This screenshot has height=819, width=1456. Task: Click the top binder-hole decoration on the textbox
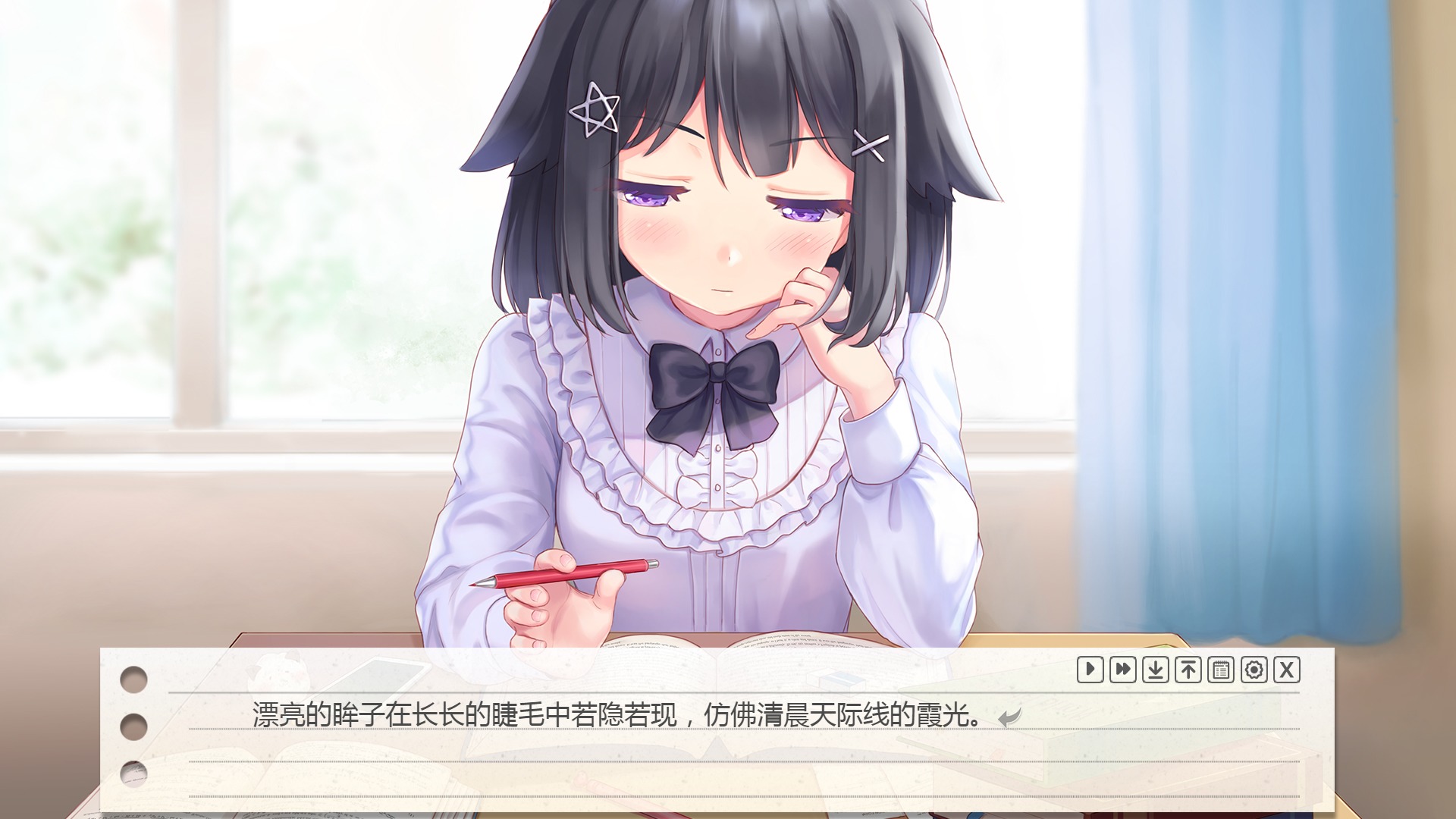[x=132, y=681]
